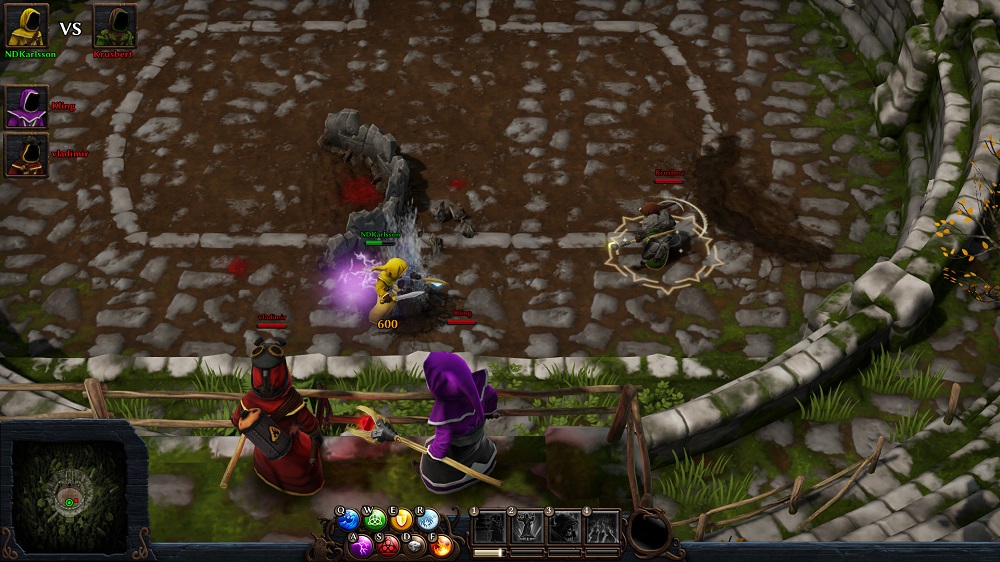Use the hooded figure magick in slot 3

tap(563, 527)
